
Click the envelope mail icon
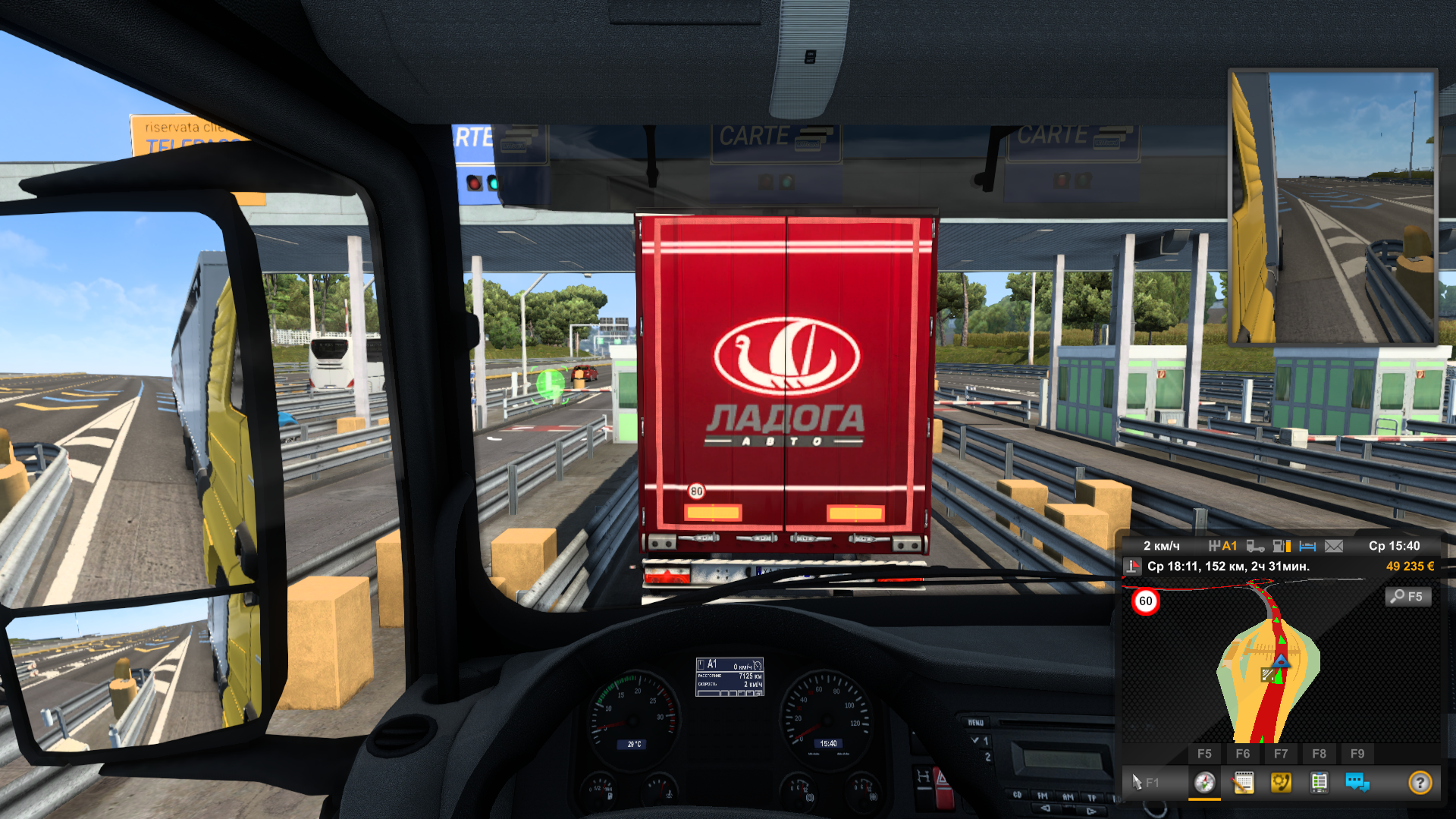[x=1334, y=546]
